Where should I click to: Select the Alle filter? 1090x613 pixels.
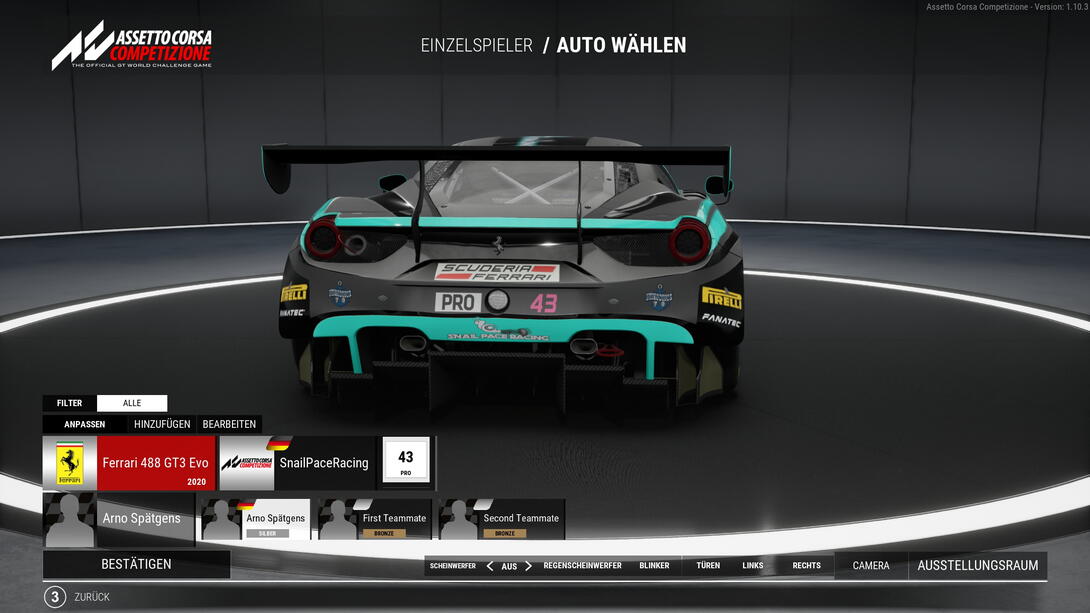132,403
